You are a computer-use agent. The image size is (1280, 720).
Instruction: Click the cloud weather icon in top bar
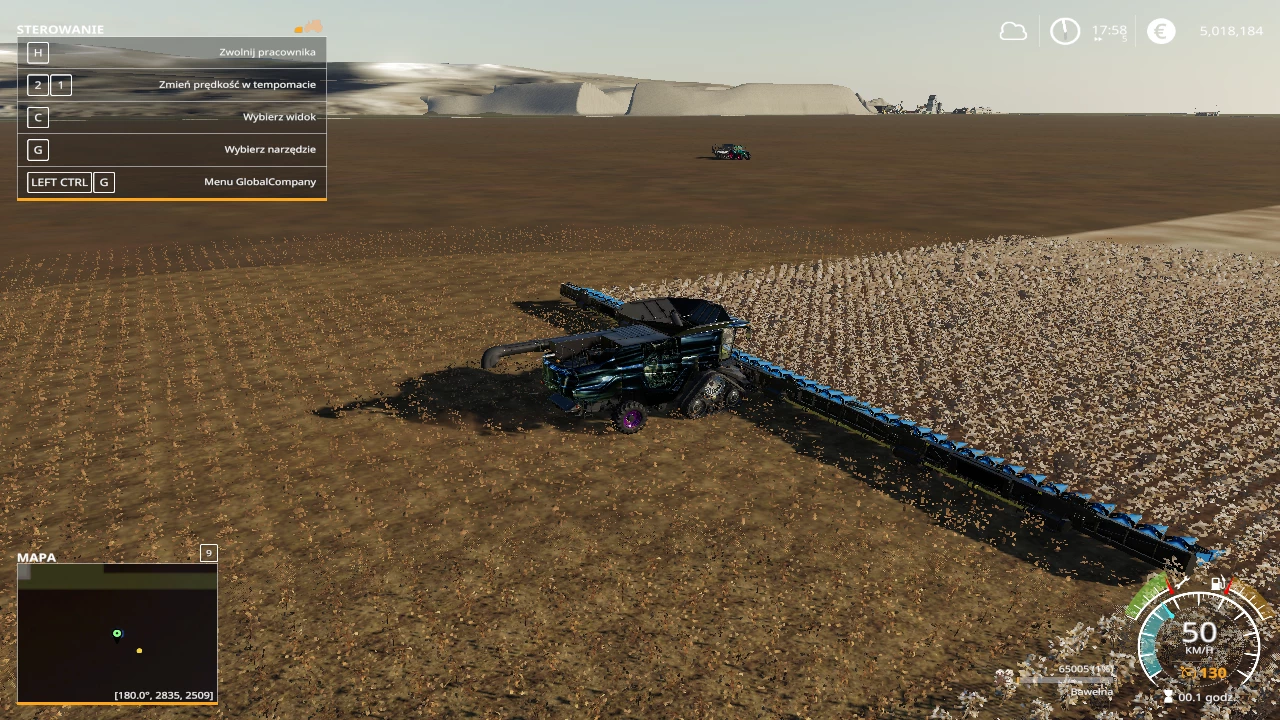click(1012, 31)
